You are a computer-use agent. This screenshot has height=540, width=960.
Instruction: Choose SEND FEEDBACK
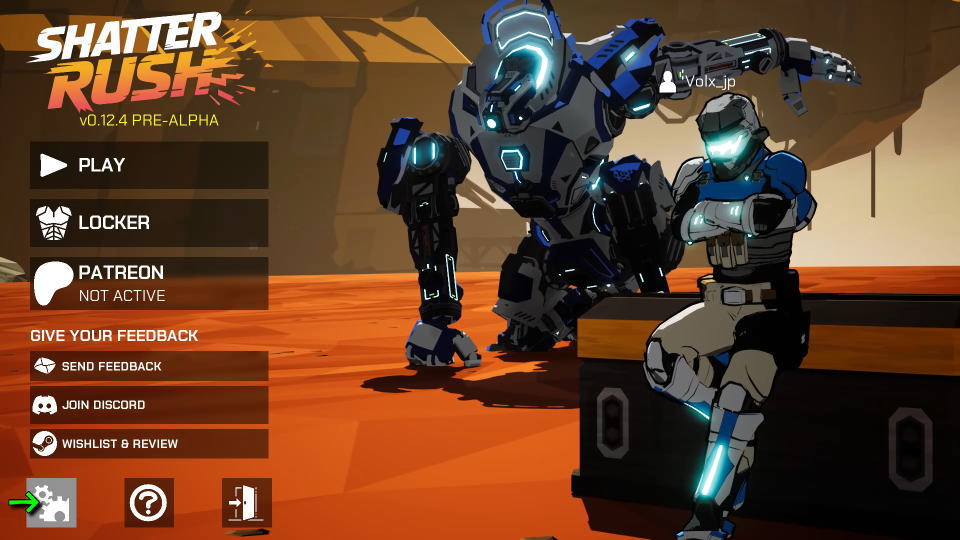(149, 366)
